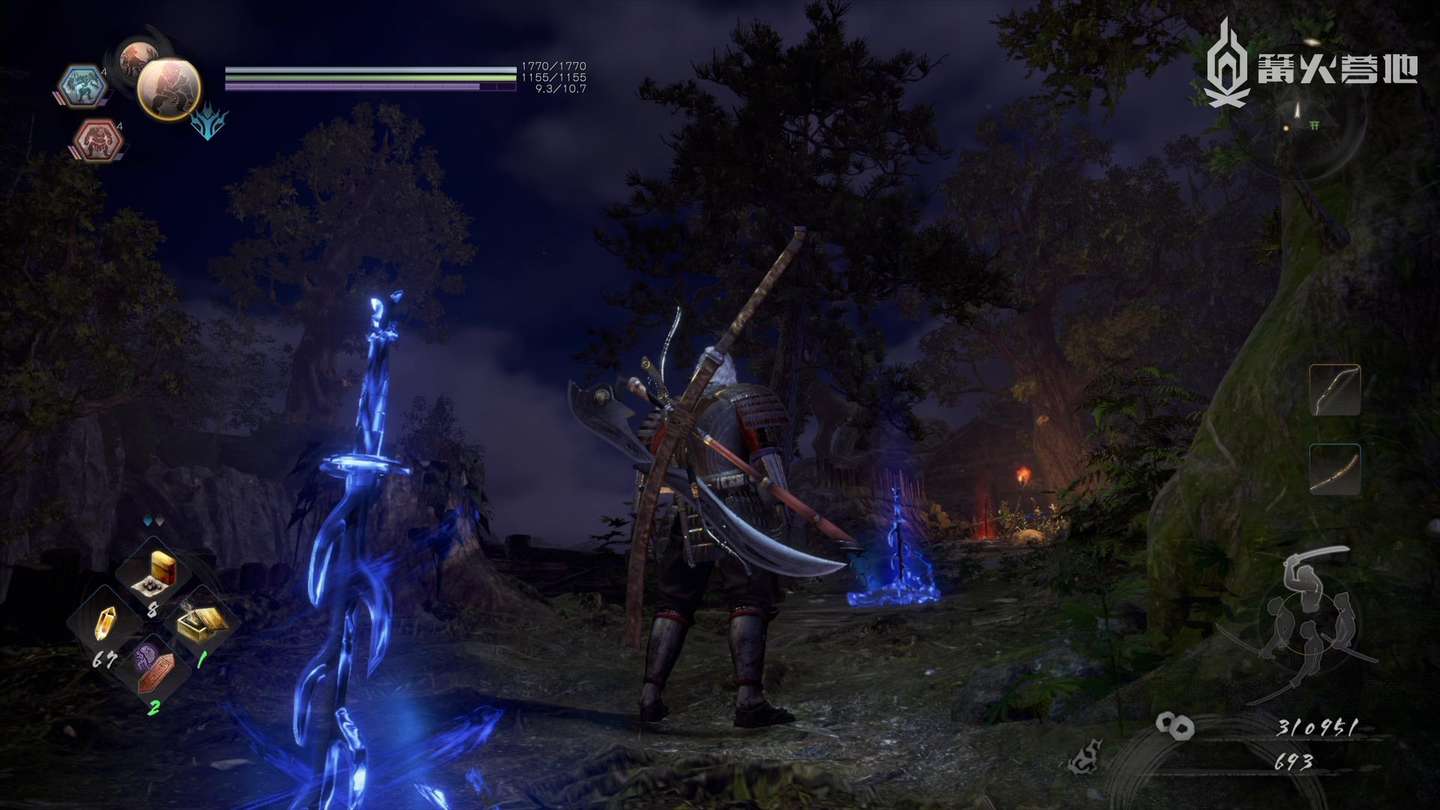The image size is (1440, 810).
Task: Select the blue hexagon yokai skill
Action: coord(82,86)
